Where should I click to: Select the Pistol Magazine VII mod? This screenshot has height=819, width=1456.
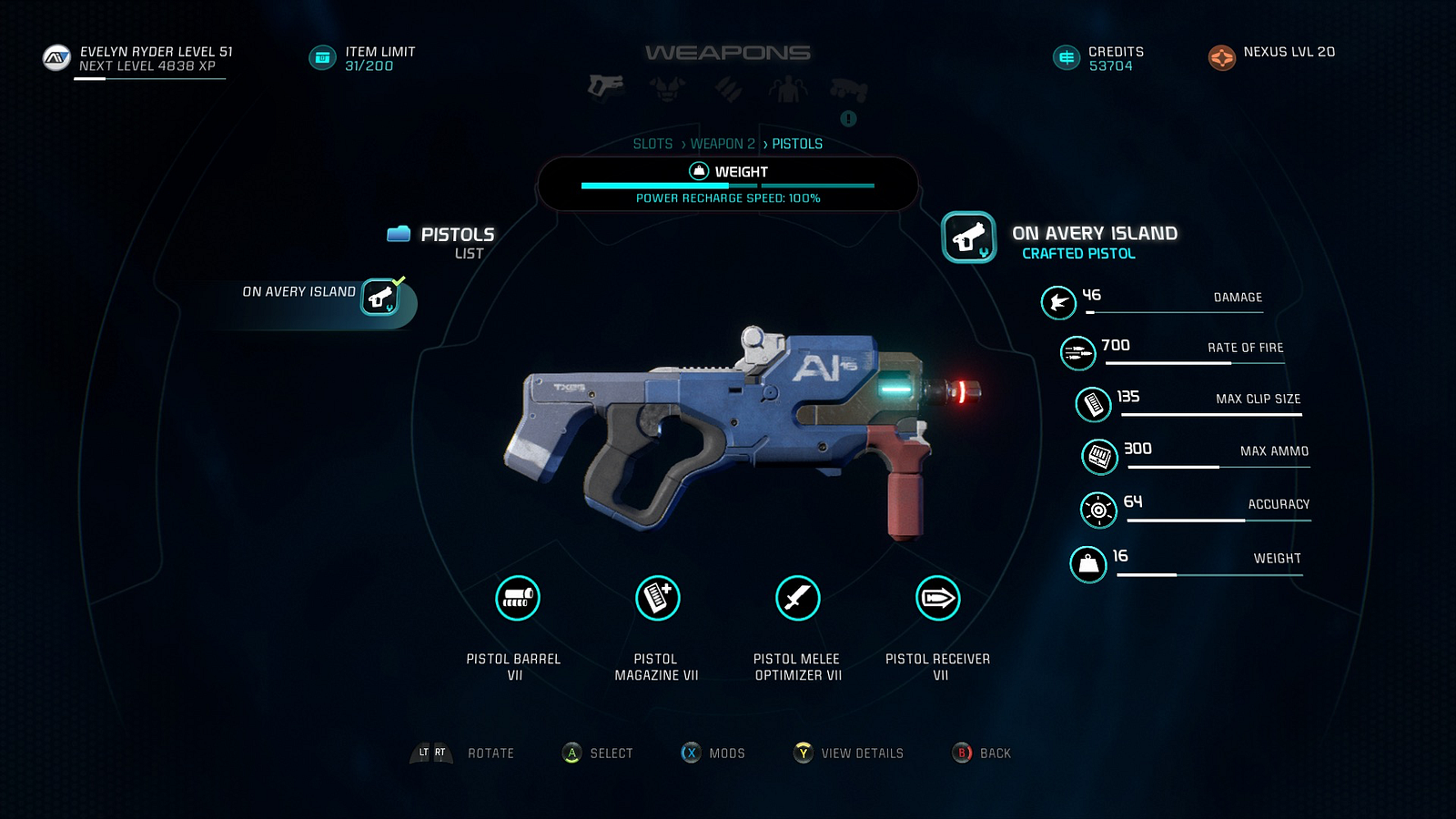[657, 599]
